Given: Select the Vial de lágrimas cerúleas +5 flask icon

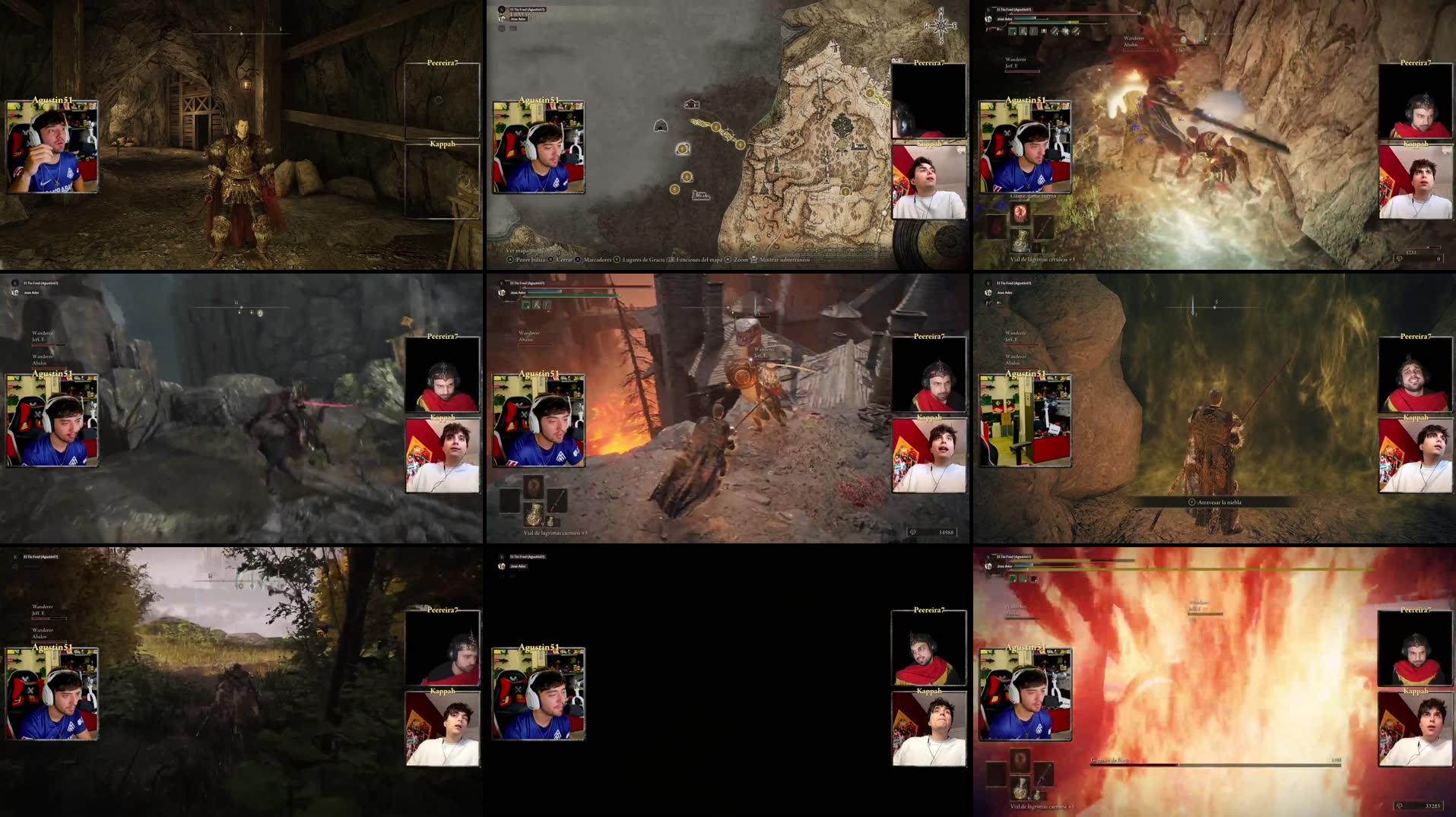Looking at the screenshot, I should point(1021,242).
